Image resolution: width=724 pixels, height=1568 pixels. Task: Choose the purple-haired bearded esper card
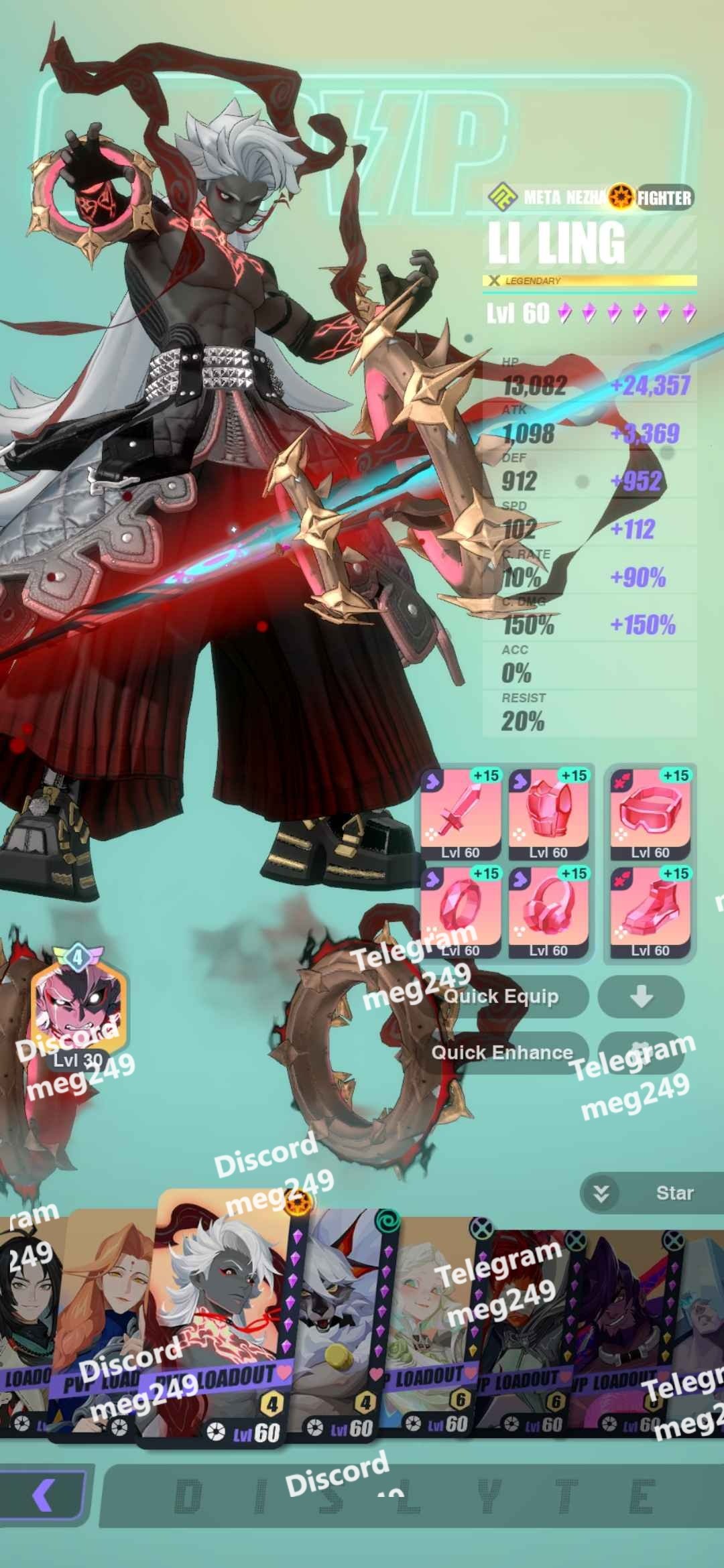click(x=620, y=1333)
